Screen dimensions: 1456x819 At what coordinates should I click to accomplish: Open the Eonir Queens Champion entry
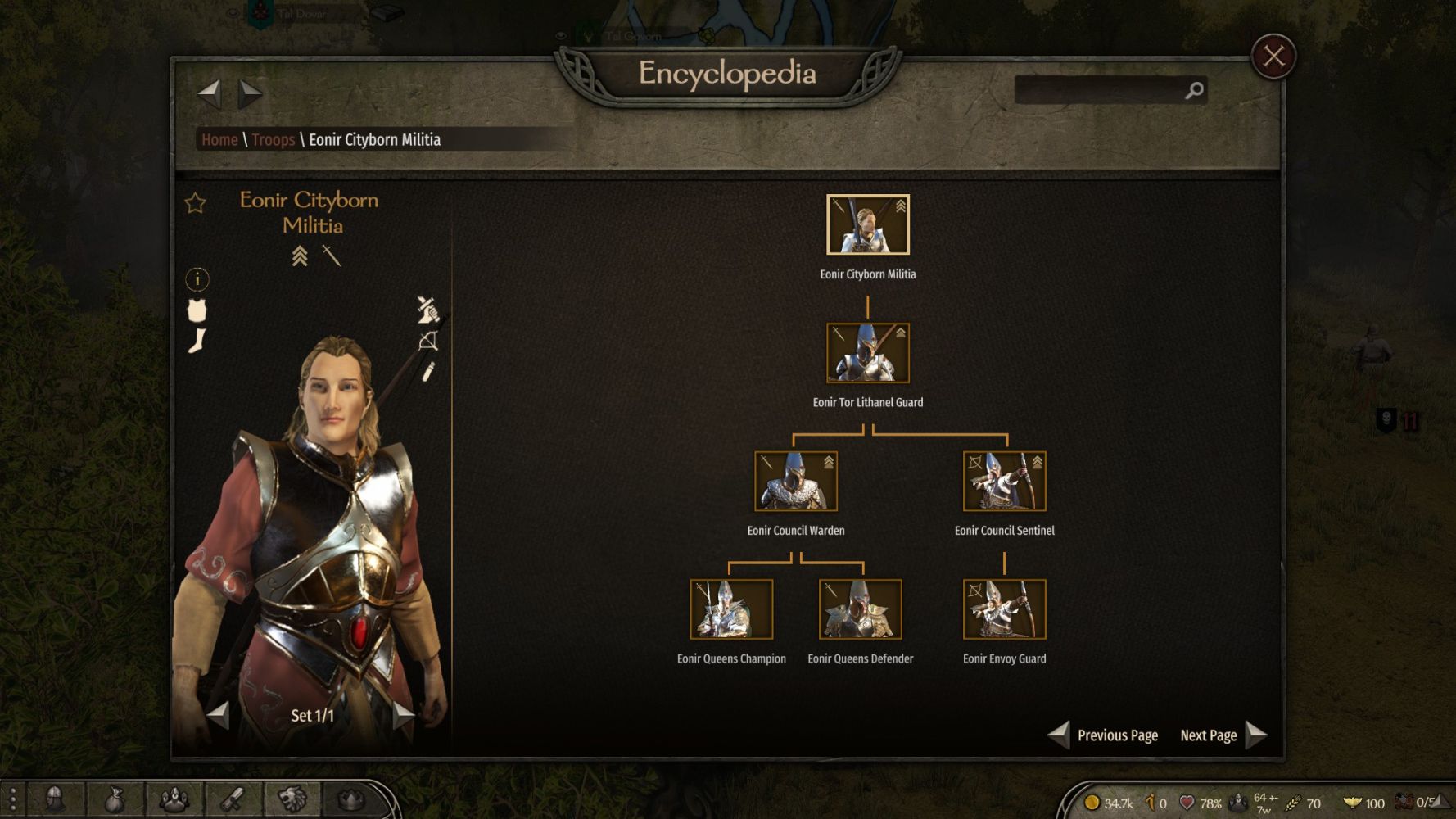(x=731, y=609)
